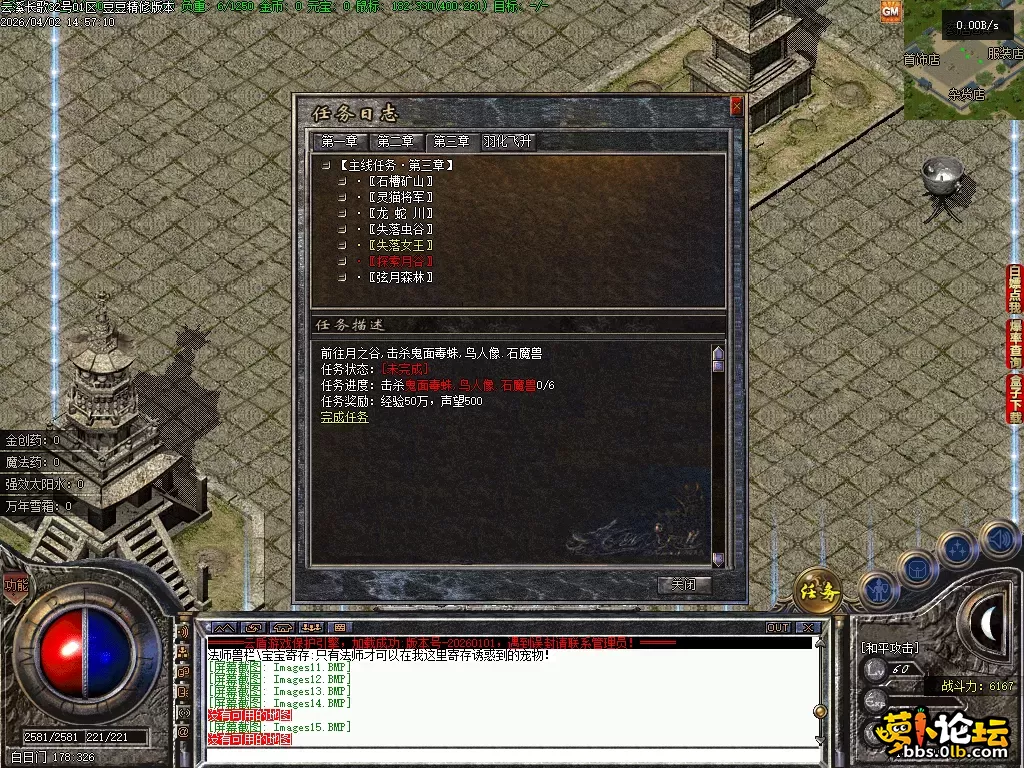Image resolution: width=1024 pixels, height=768 pixels.
Task: Toggle sound with the speaker icon
Action: pyautogui.click(x=997, y=540)
